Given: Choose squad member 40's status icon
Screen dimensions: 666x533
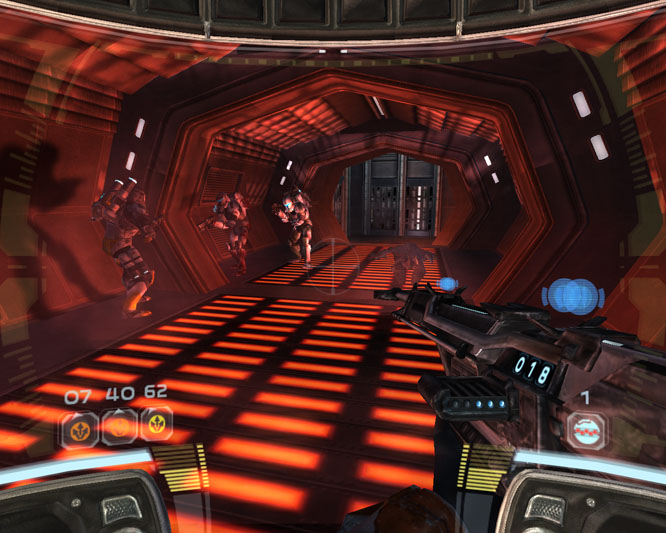Looking at the screenshot, I should (118, 427).
